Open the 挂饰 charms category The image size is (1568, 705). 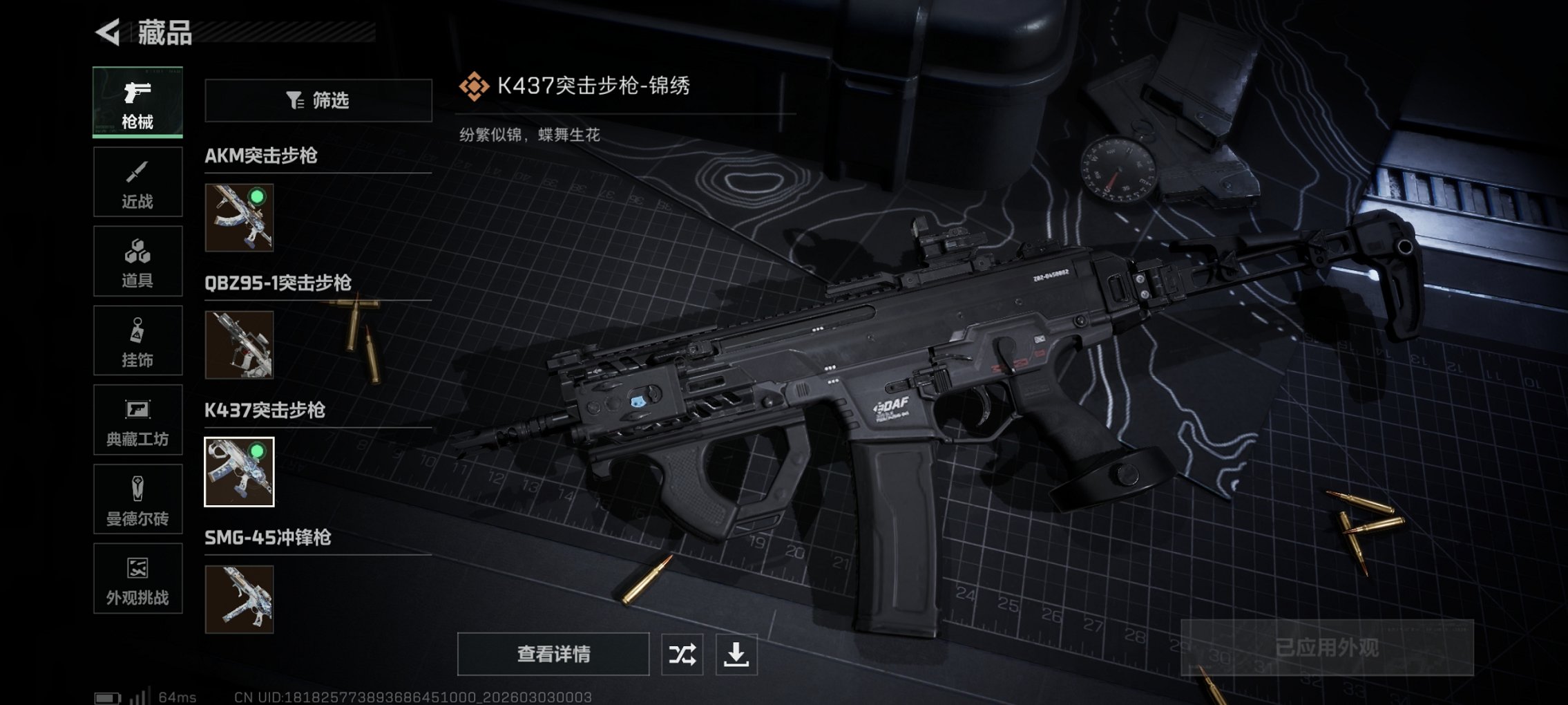pos(137,340)
